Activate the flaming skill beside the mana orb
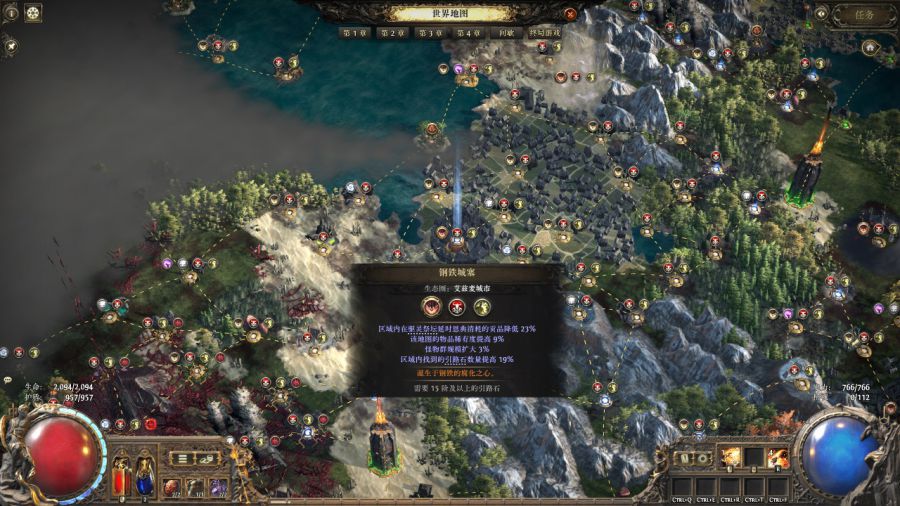This screenshot has width=900, height=506. pyautogui.click(x=777, y=458)
